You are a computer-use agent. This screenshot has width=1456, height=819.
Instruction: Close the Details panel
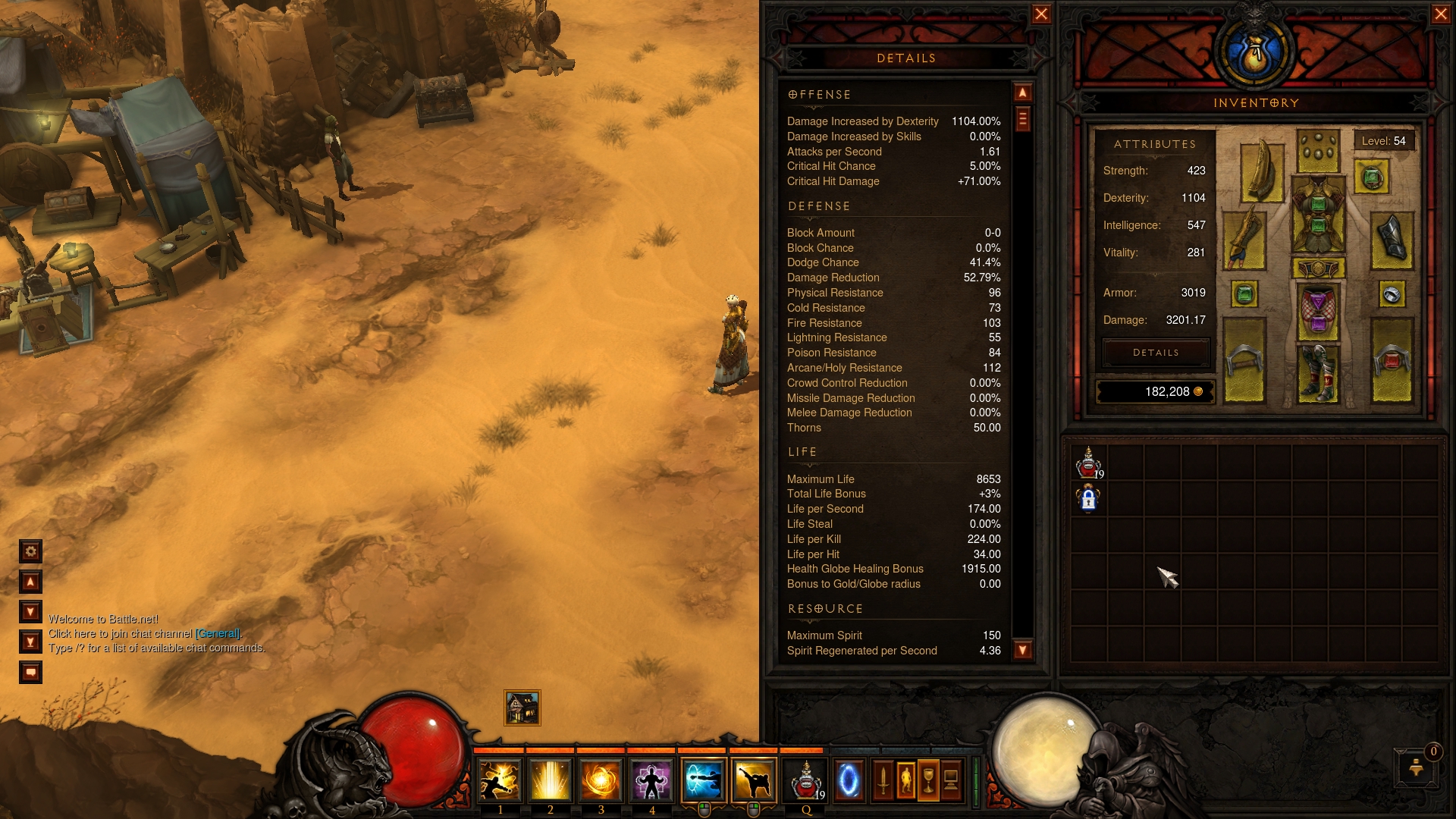point(1041,14)
